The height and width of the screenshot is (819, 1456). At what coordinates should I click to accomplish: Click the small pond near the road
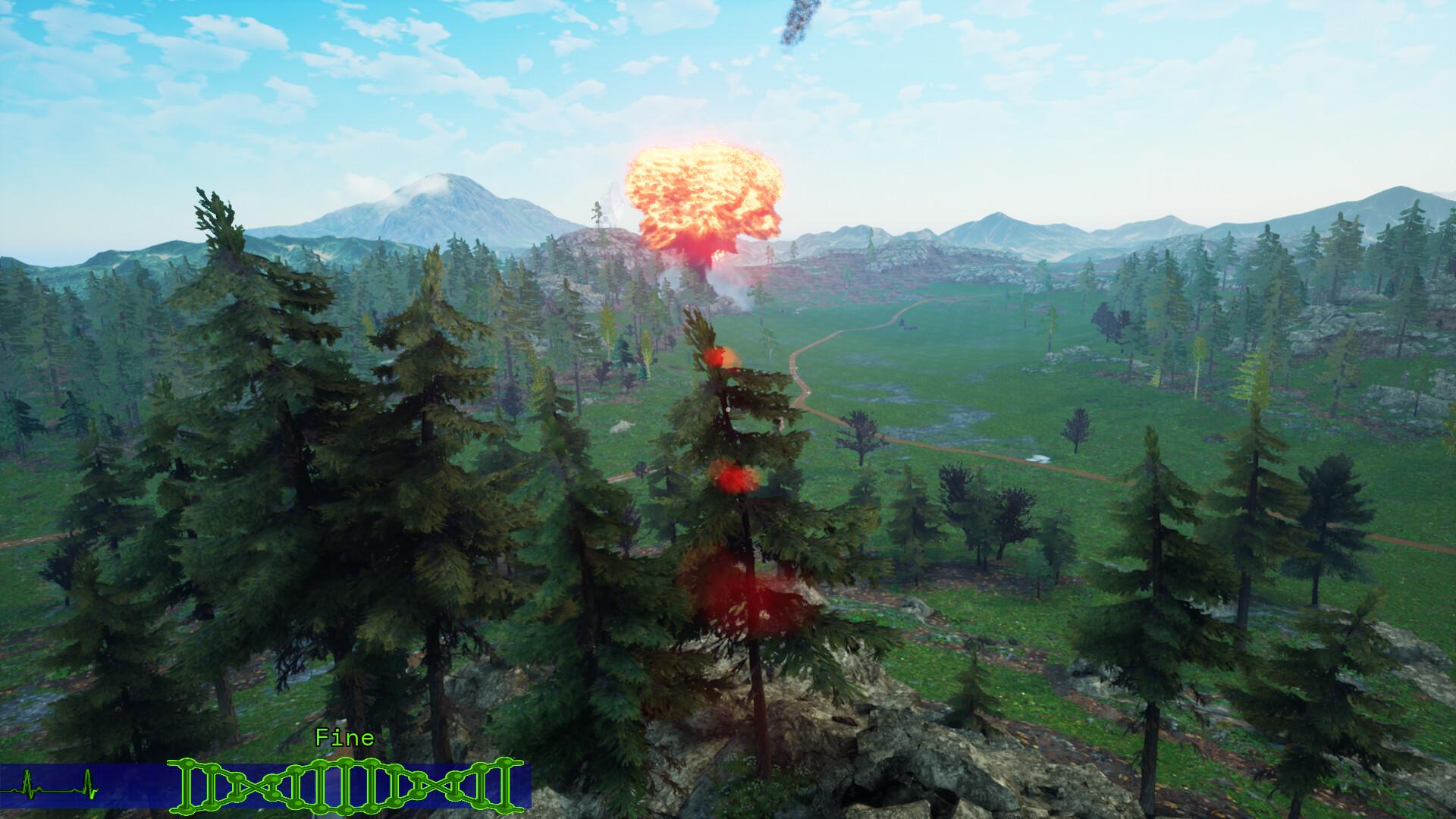point(1039,459)
